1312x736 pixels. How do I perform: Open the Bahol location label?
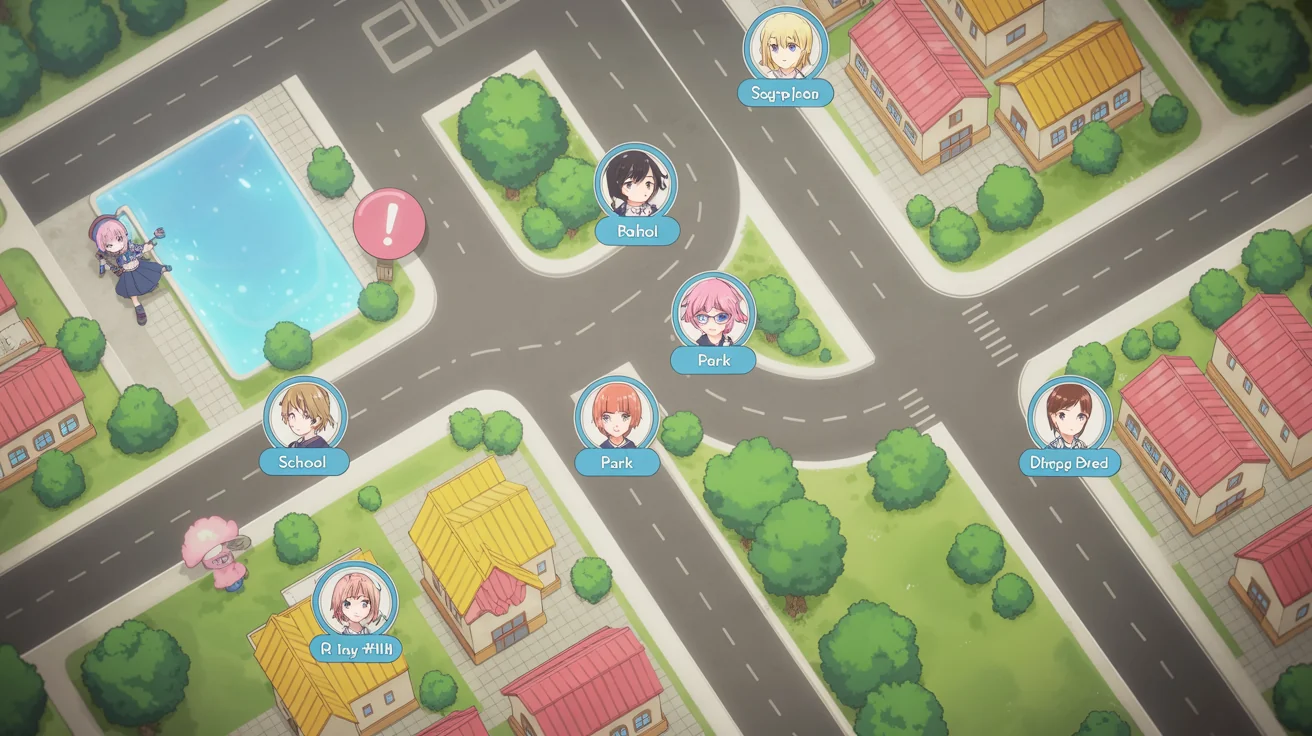pyautogui.click(x=639, y=232)
